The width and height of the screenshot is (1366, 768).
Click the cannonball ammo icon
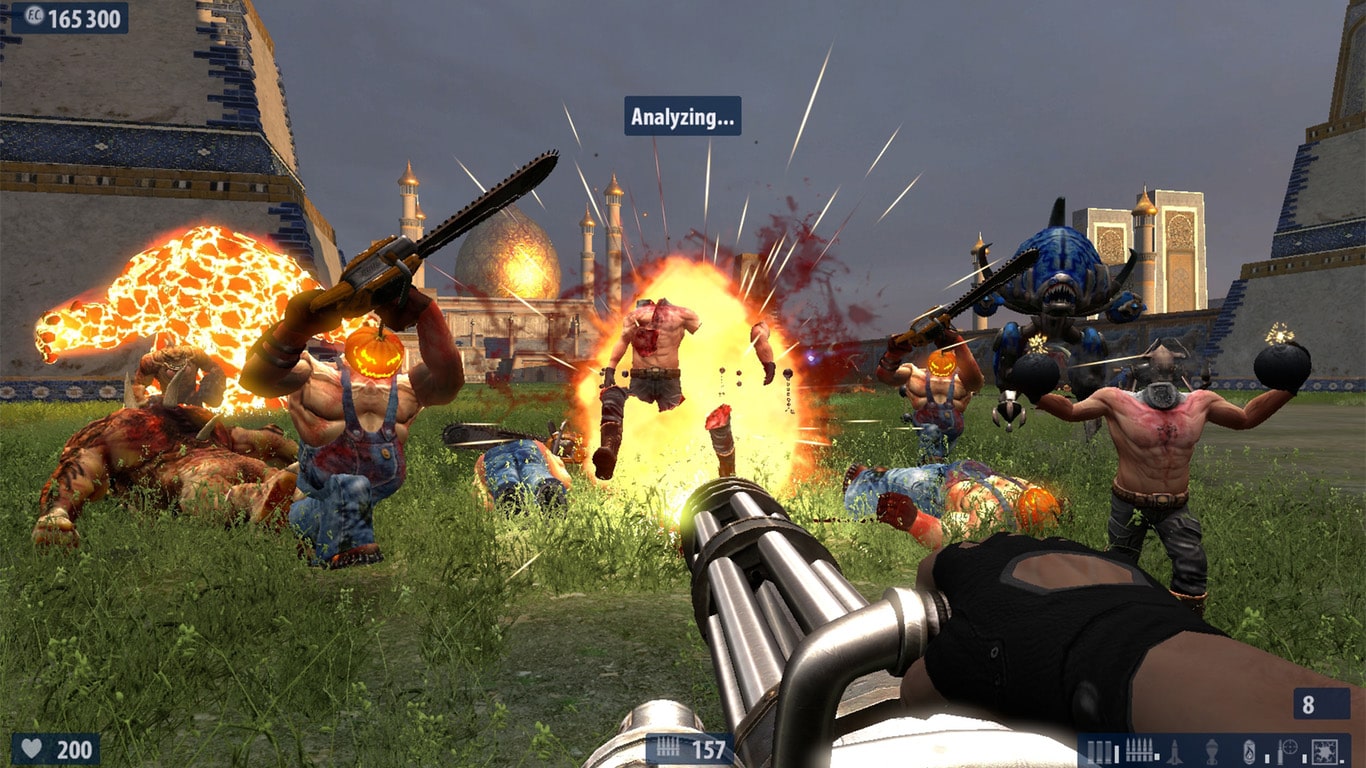click(x=1248, y=751)
